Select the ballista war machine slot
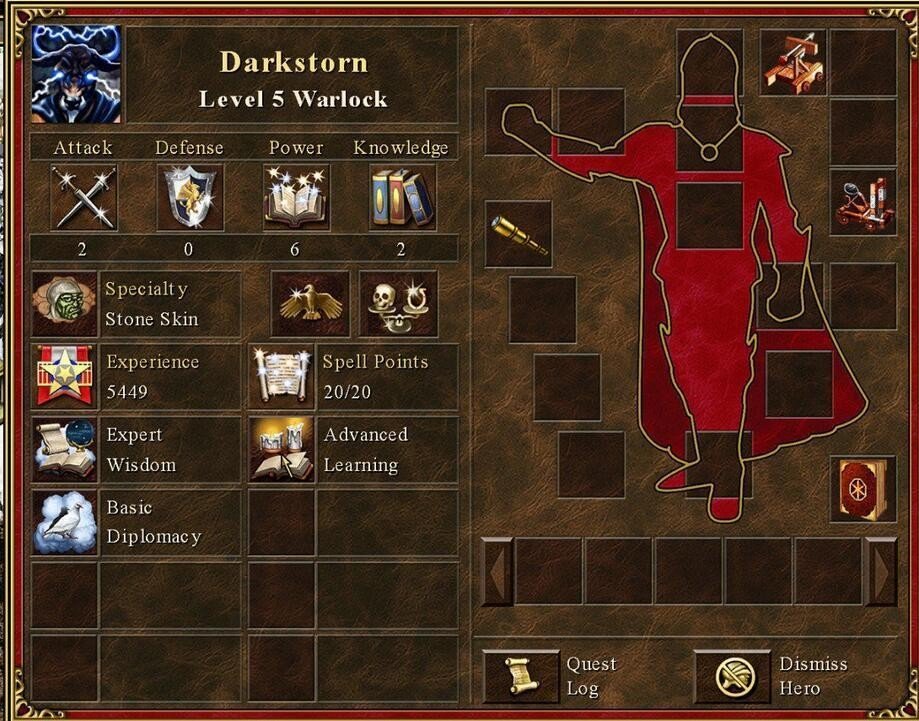This screenshot has height=721, width=919. [793, 62]
